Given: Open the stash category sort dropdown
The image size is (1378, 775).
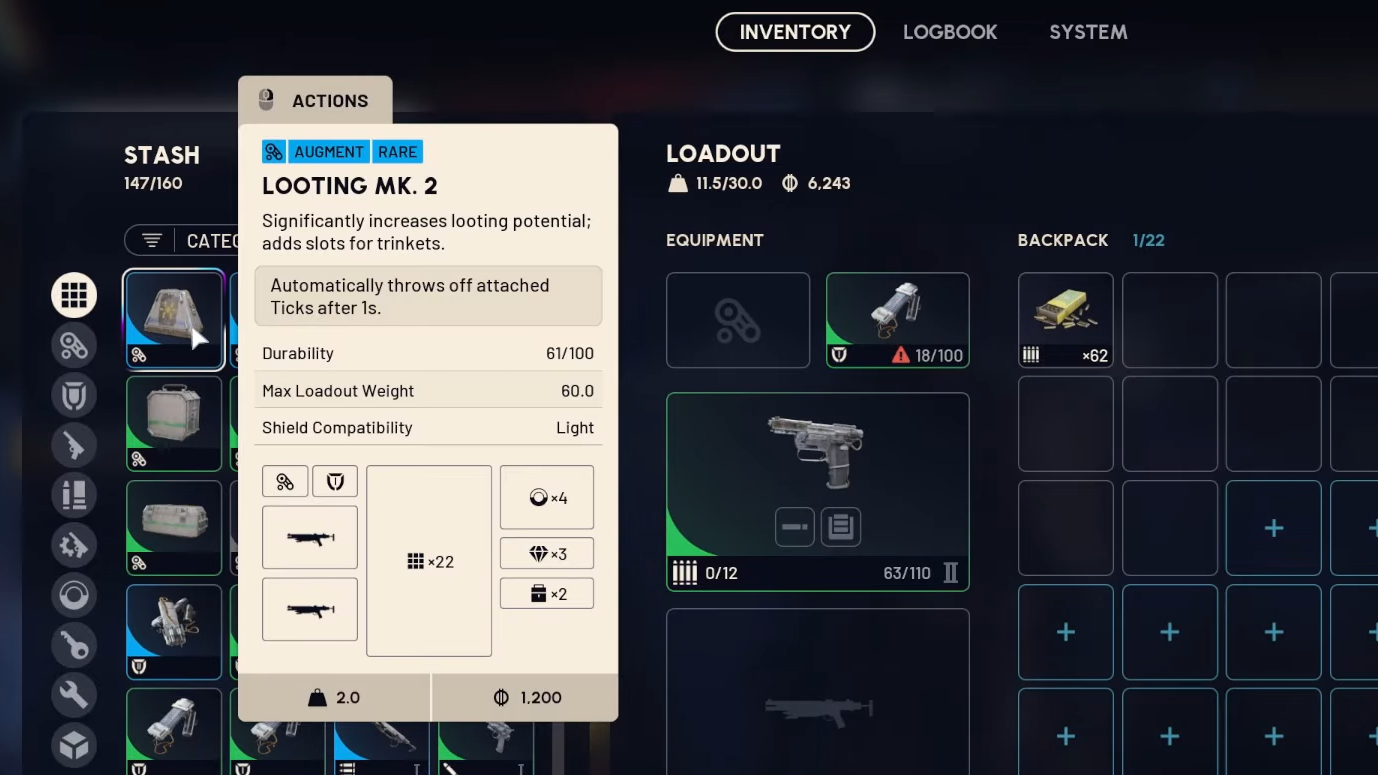Looking at the screenshot, I should pyautogui.click(x=183, y=240).
